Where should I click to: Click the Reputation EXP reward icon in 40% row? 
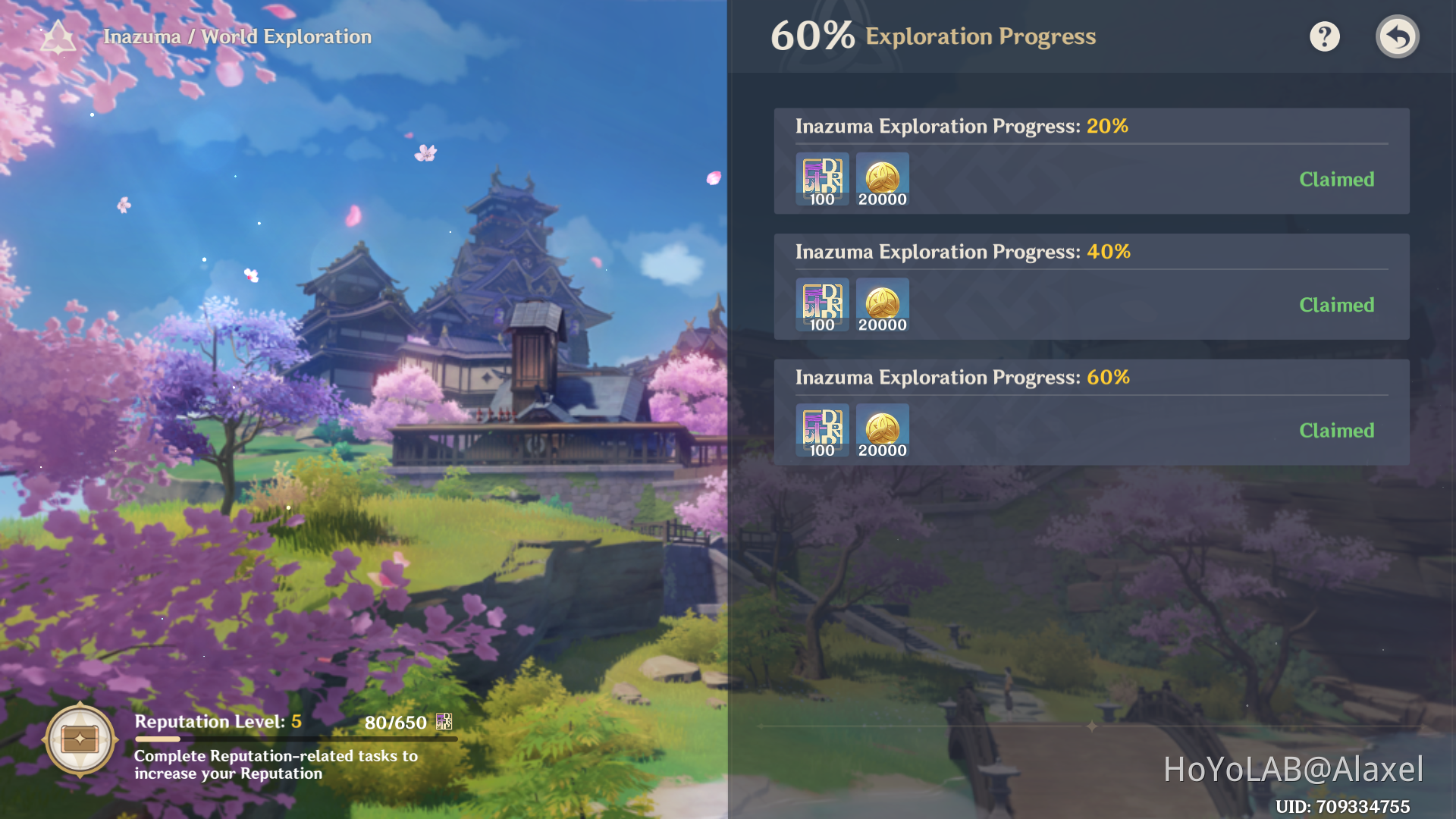pyautogui.click(x=822, y=305)
